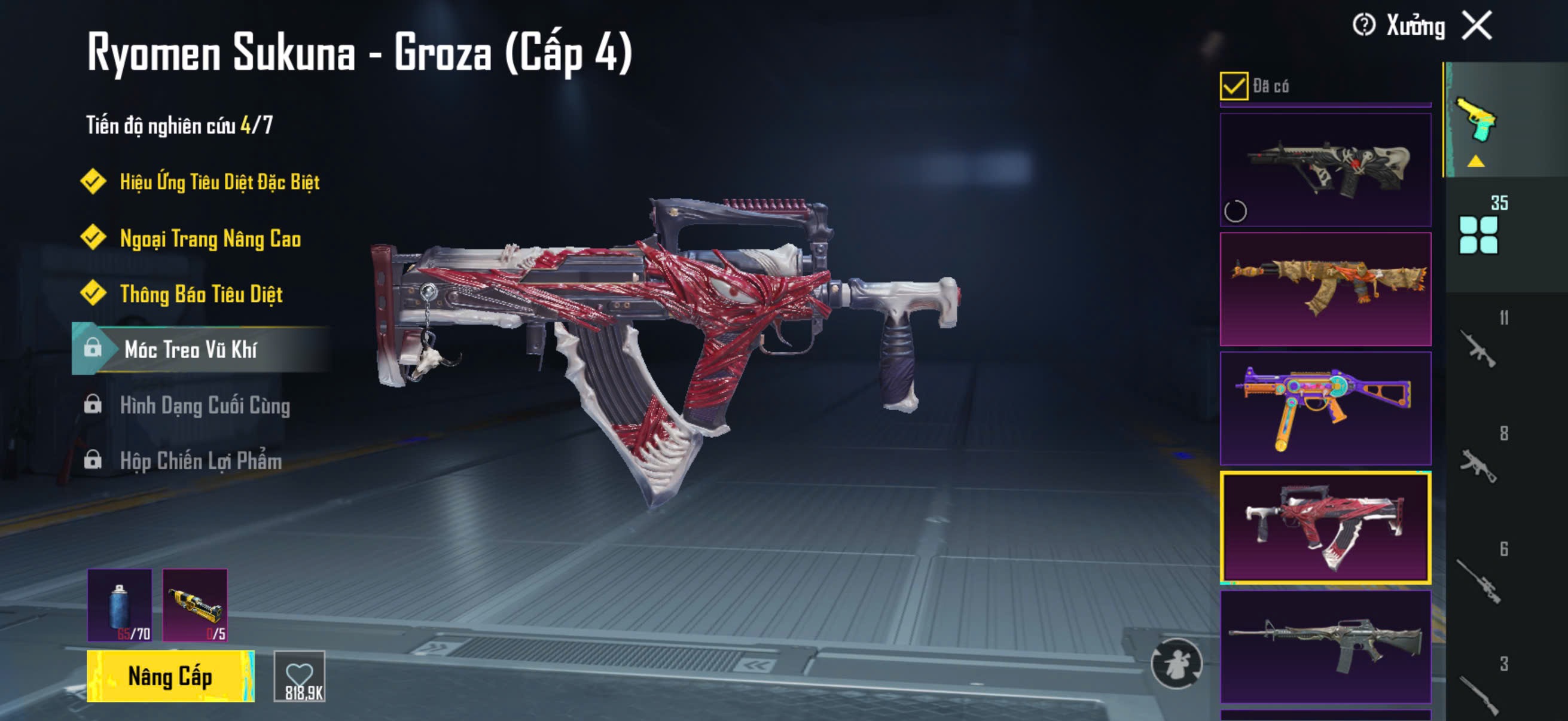This screenshot has width=1568, height=721.
Task: Choose the black and white skull rifle skin
Action: (x=1325, y=170)
